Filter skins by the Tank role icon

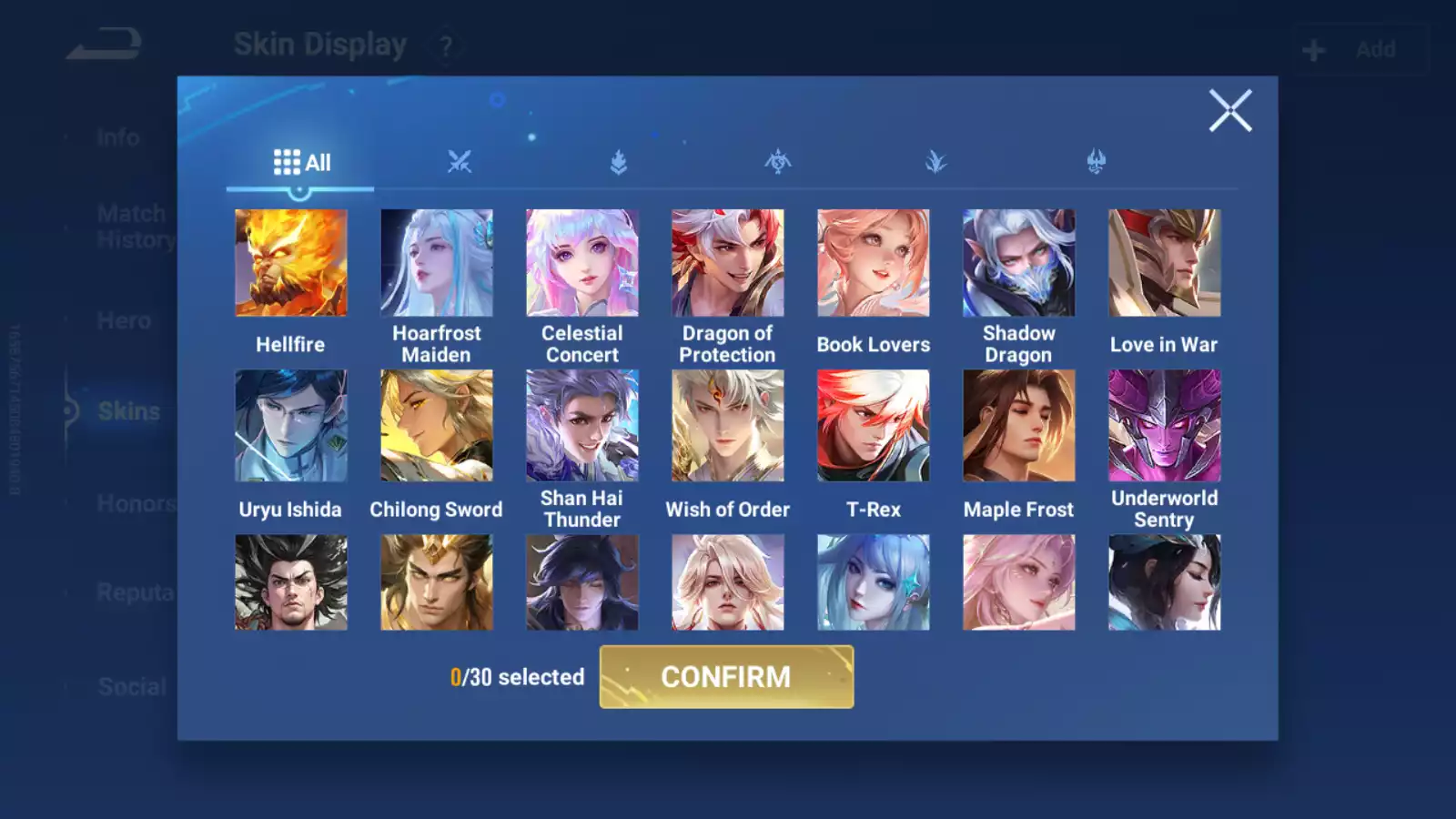click(x=617, y=160)
